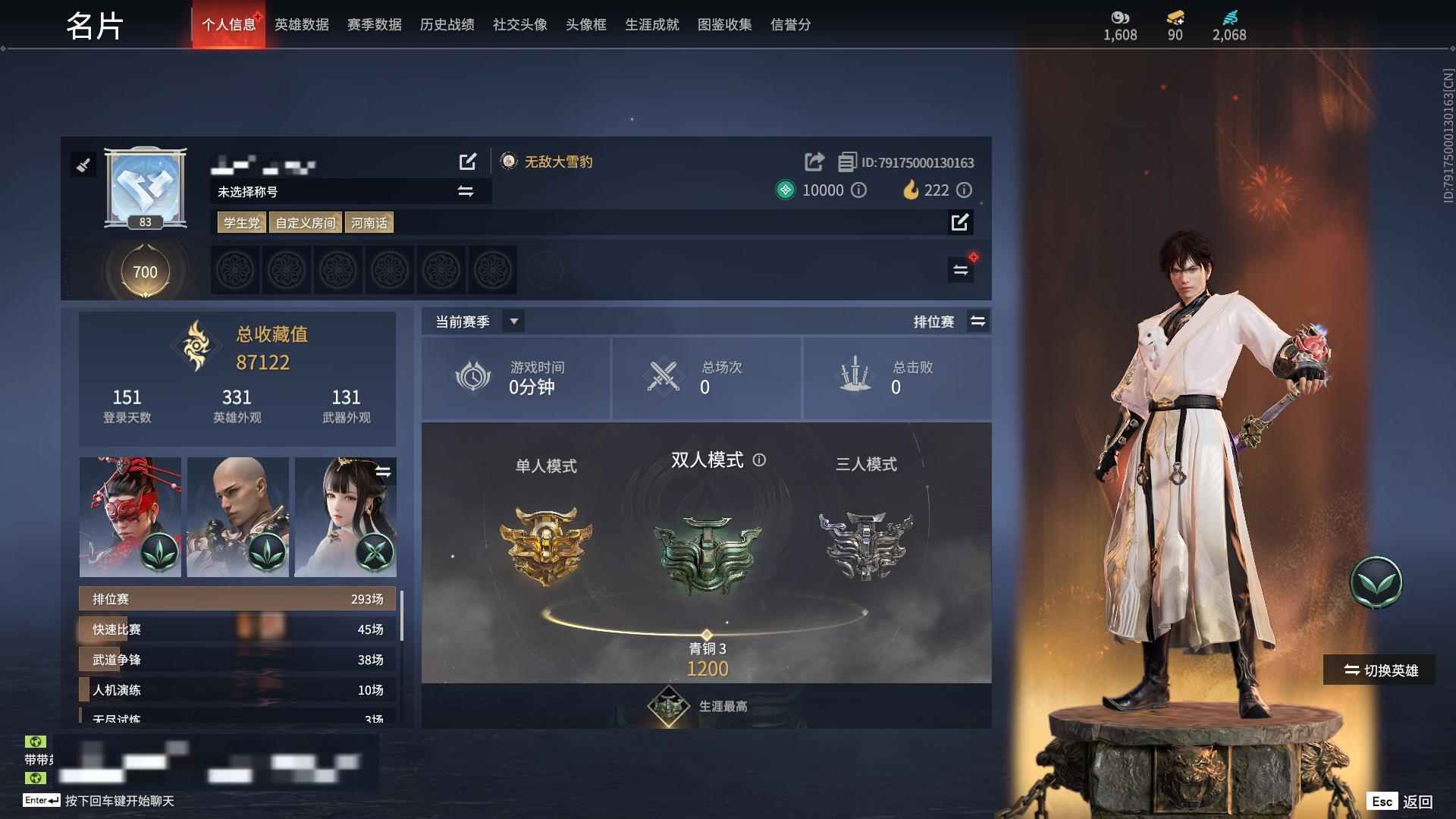Click the green gem currency icon showing 10000

click(x=786, y=190)
